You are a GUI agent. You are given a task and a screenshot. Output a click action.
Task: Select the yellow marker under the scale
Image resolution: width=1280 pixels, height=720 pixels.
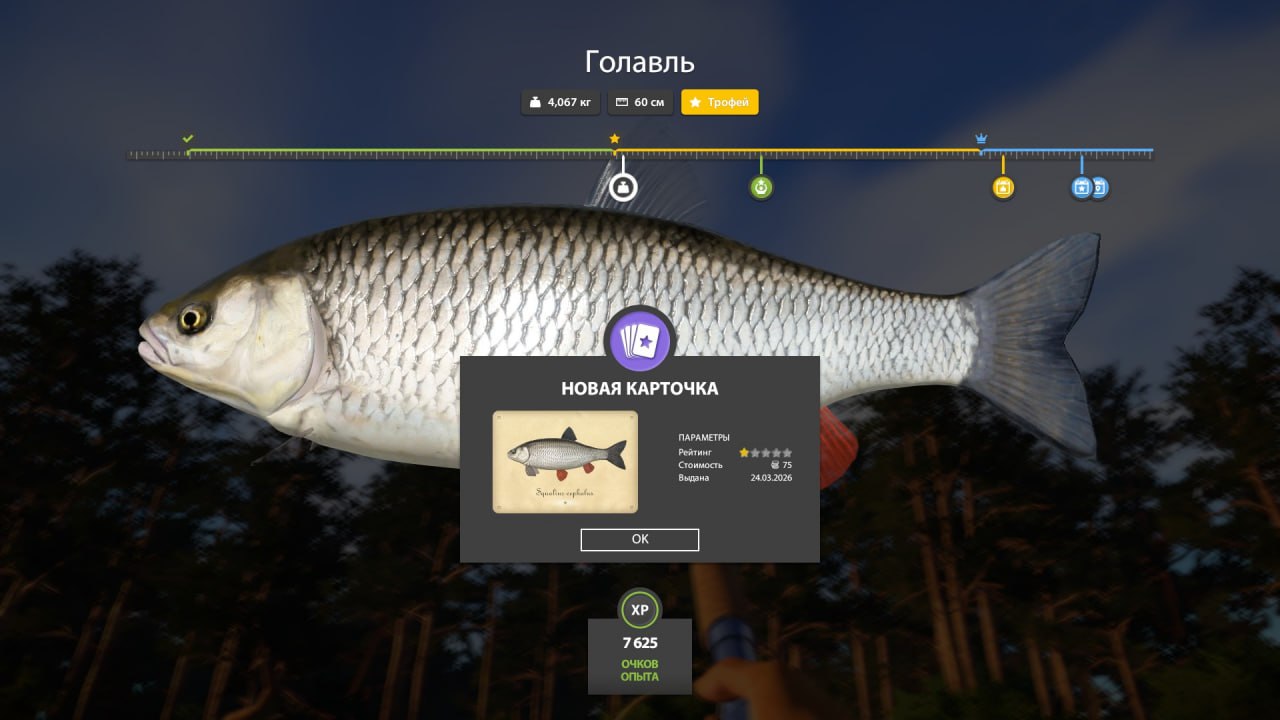pyautogui.click(x=1003, y=187)
